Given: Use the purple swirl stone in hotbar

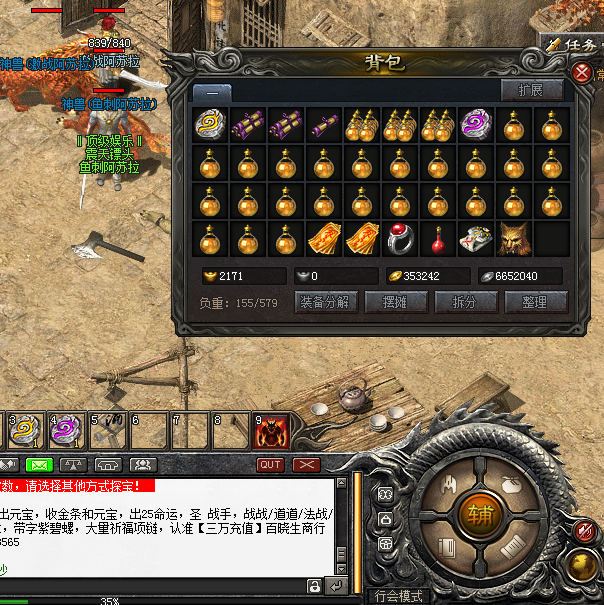Looking at the screenshot, I should 66,431.
